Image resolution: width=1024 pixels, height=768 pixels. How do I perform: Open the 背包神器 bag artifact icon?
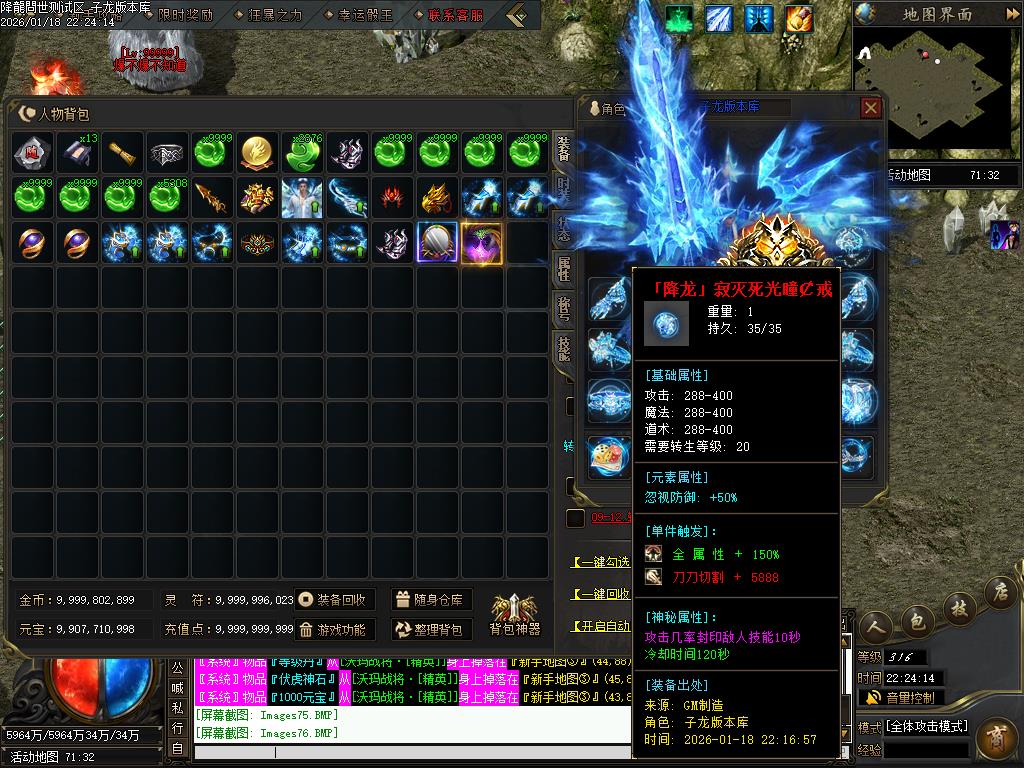click(514, 613)
